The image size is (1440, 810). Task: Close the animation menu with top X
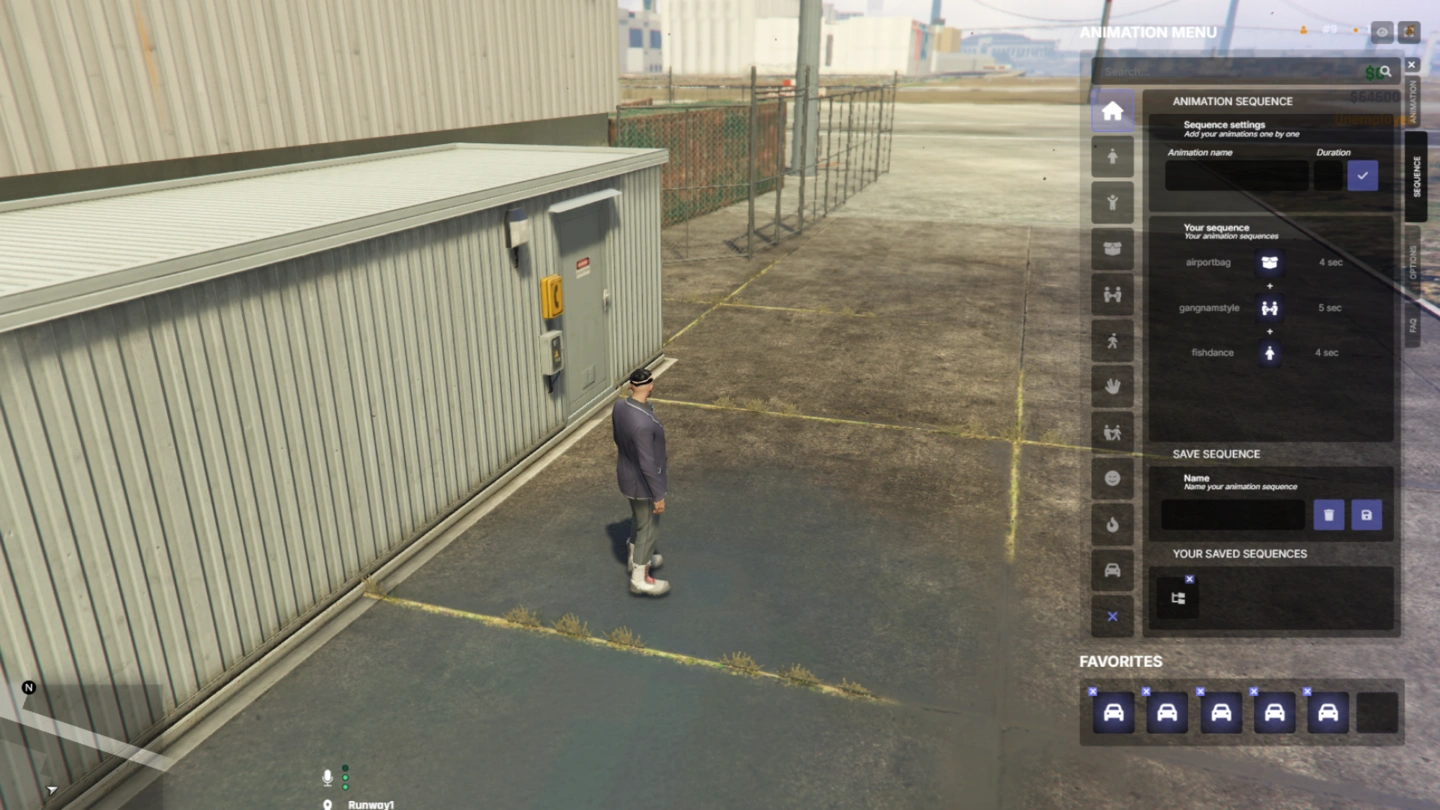1411,65
